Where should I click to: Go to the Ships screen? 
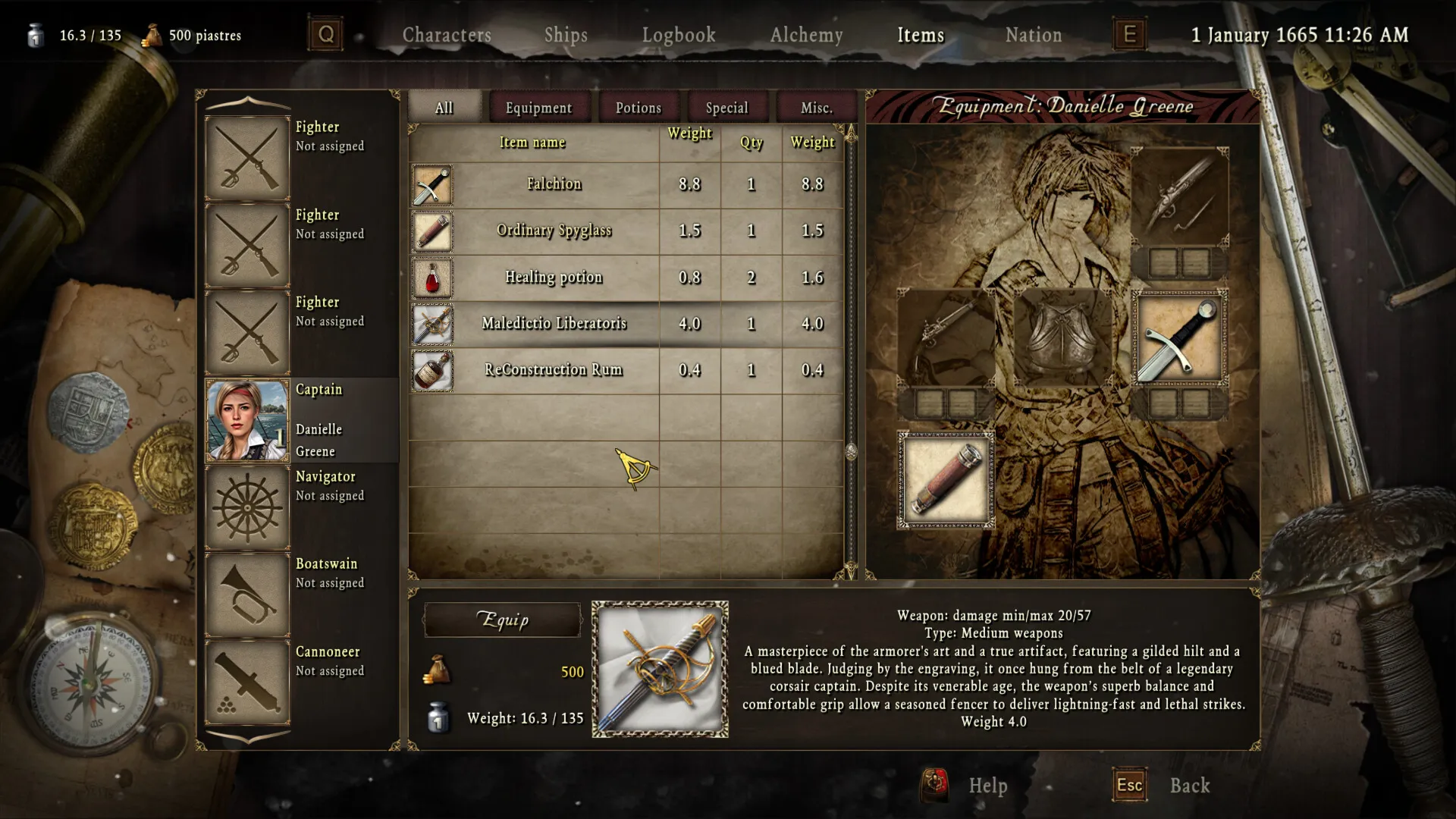566,35
